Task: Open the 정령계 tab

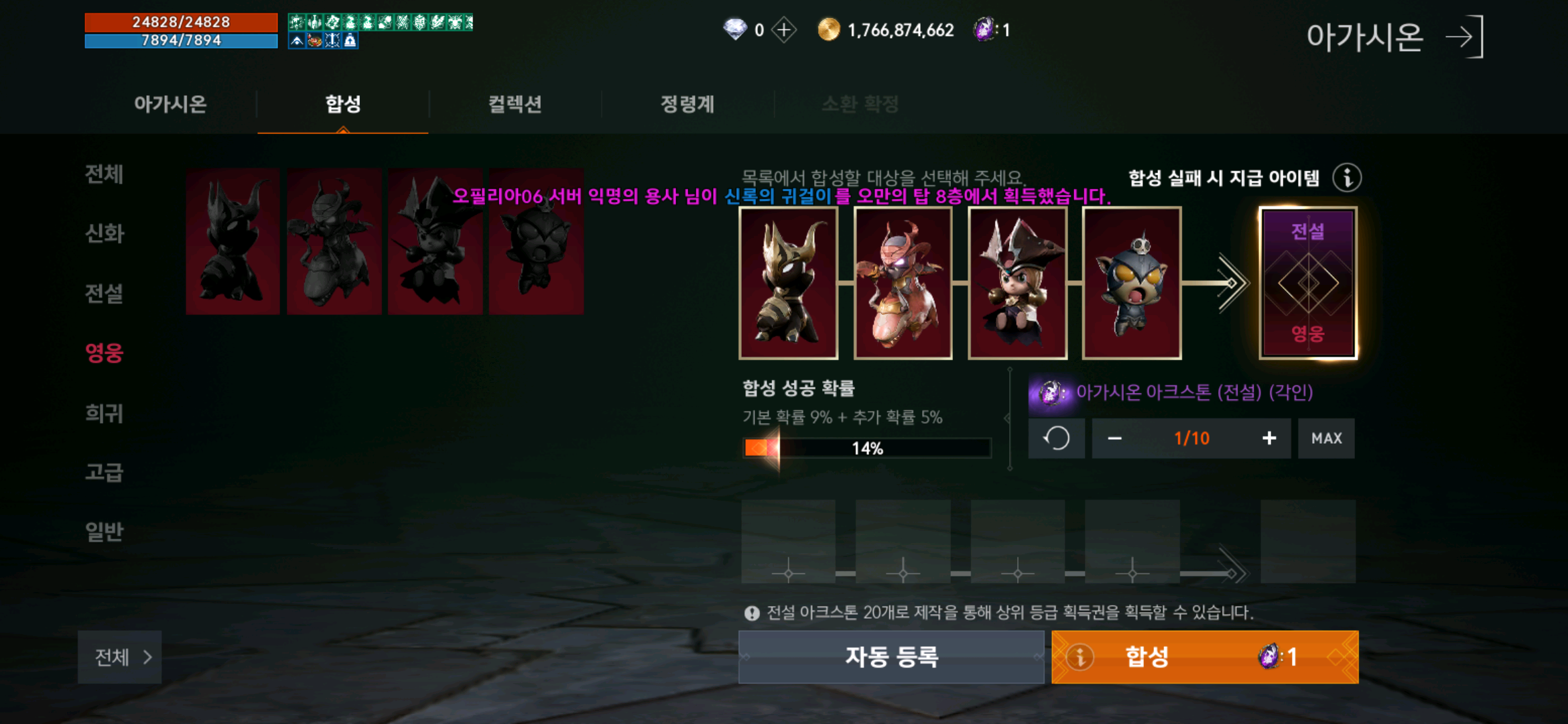Action: pyautogui.click(x=686, y=105)
